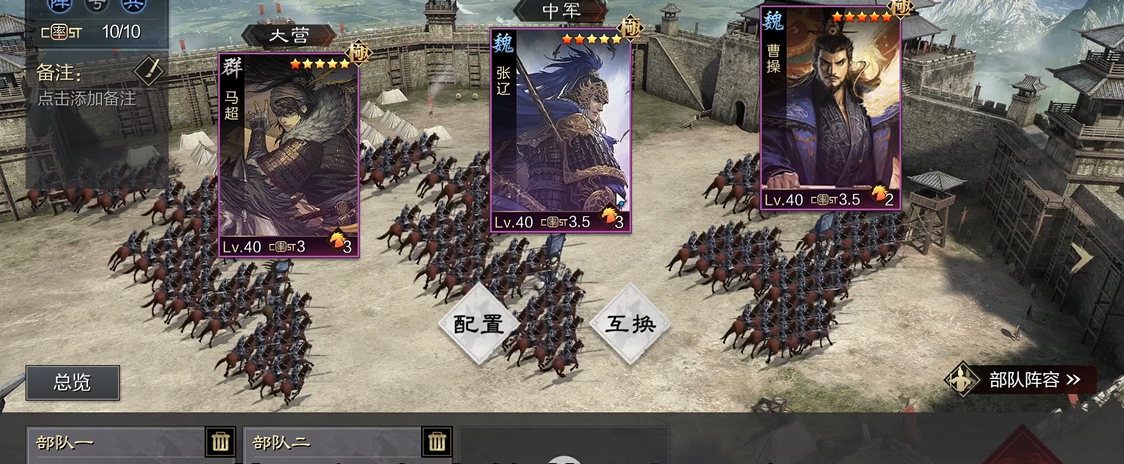
Task: Switch to the 部队二 tab
Action: 332,442
